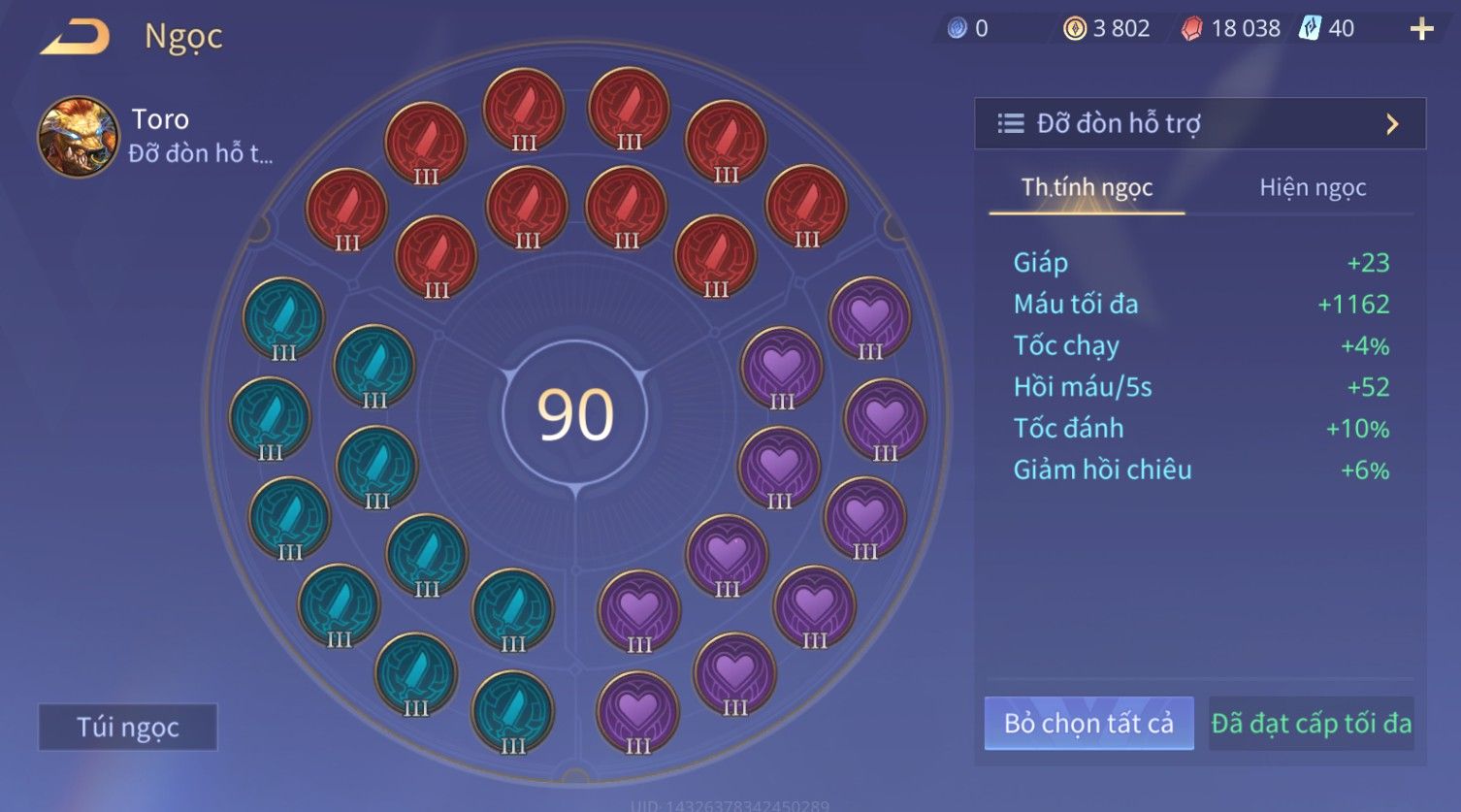
Task: Select Toro hero portrait
Action: point(78,137)
